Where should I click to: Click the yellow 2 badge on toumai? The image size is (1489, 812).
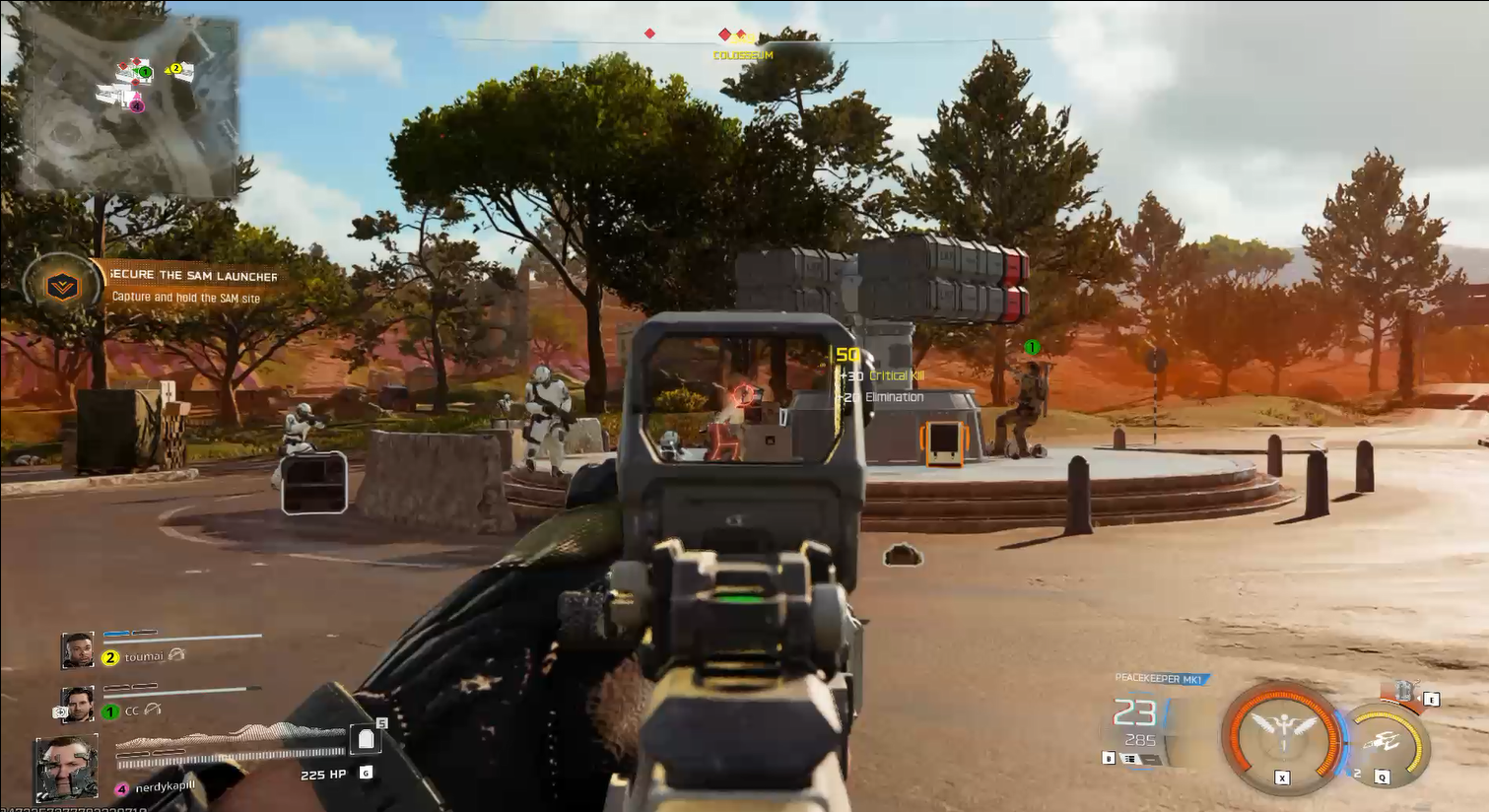click(109, 656)
